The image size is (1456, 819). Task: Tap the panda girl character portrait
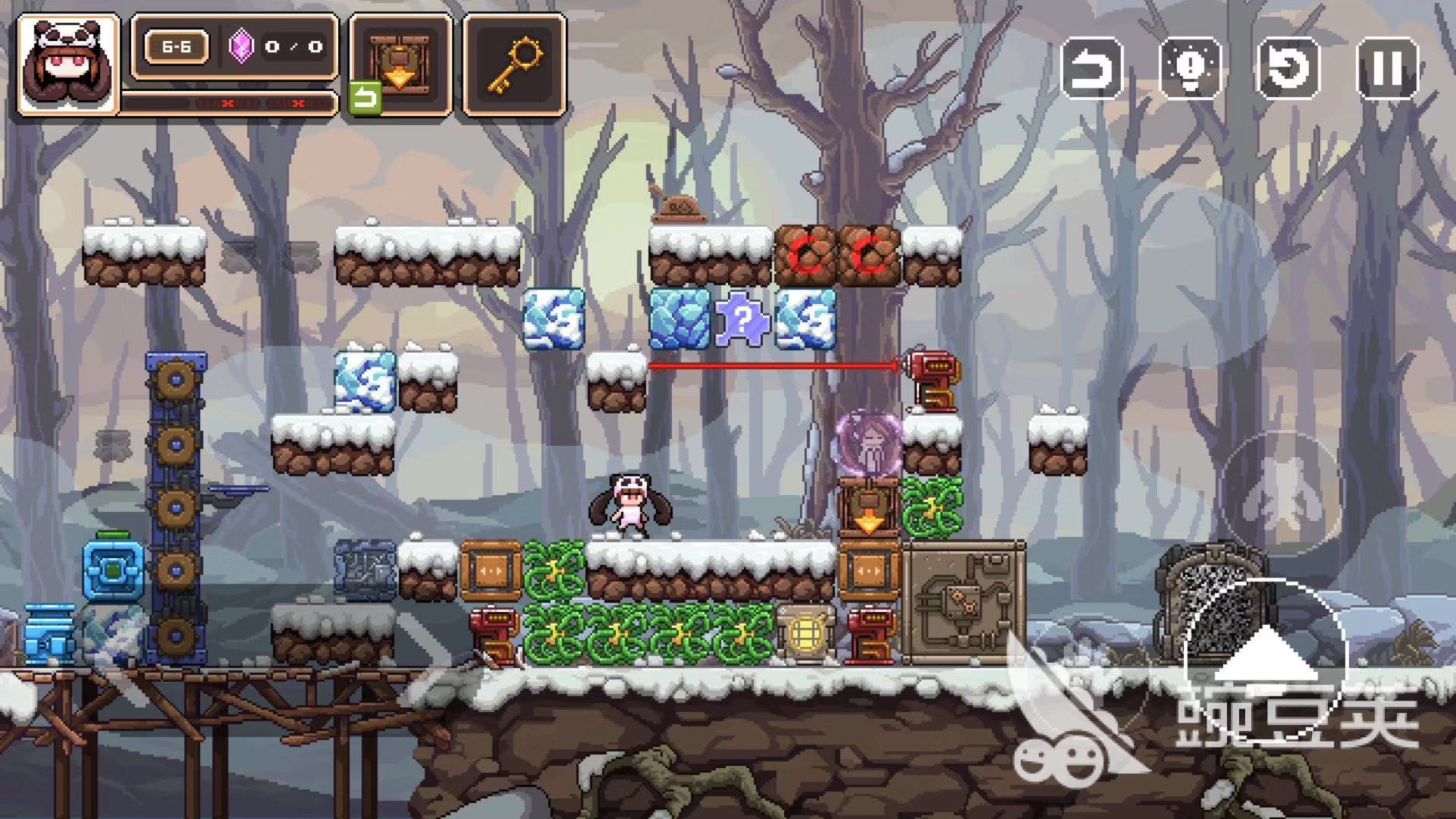pyautogui.click(x=68, y=65)
